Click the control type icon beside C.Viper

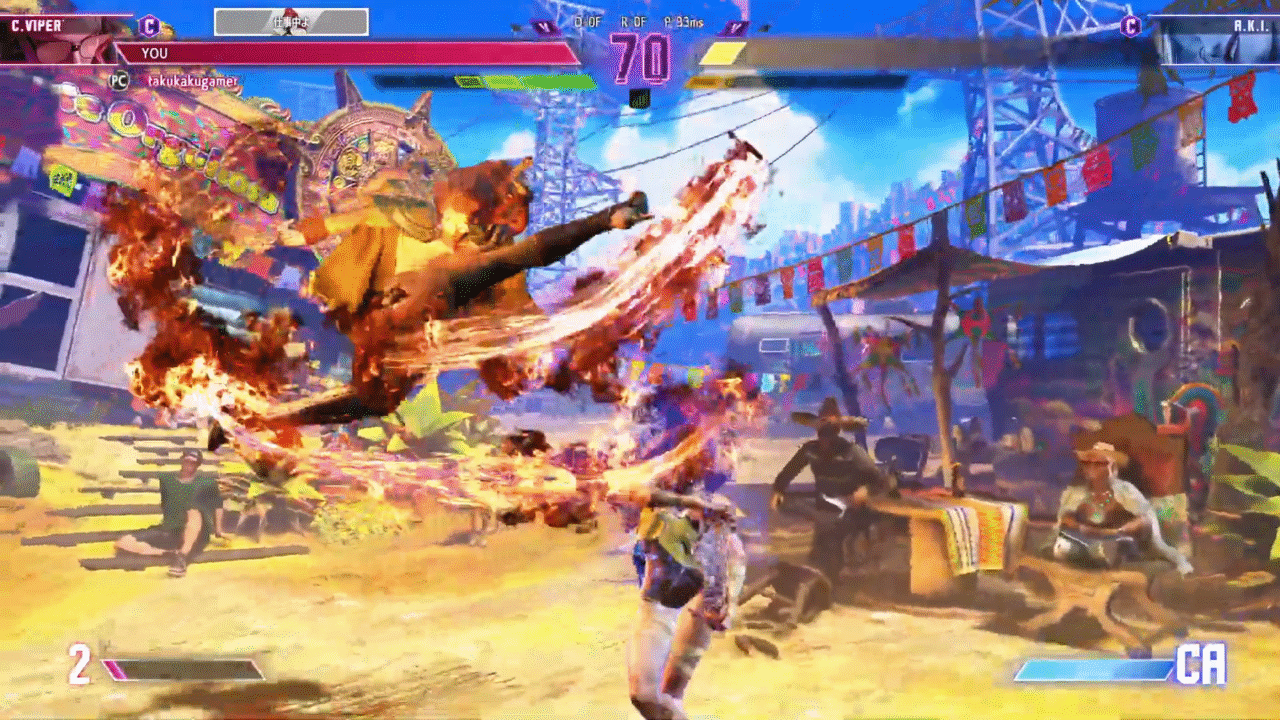pyautogui.click(x=149, y=25)
